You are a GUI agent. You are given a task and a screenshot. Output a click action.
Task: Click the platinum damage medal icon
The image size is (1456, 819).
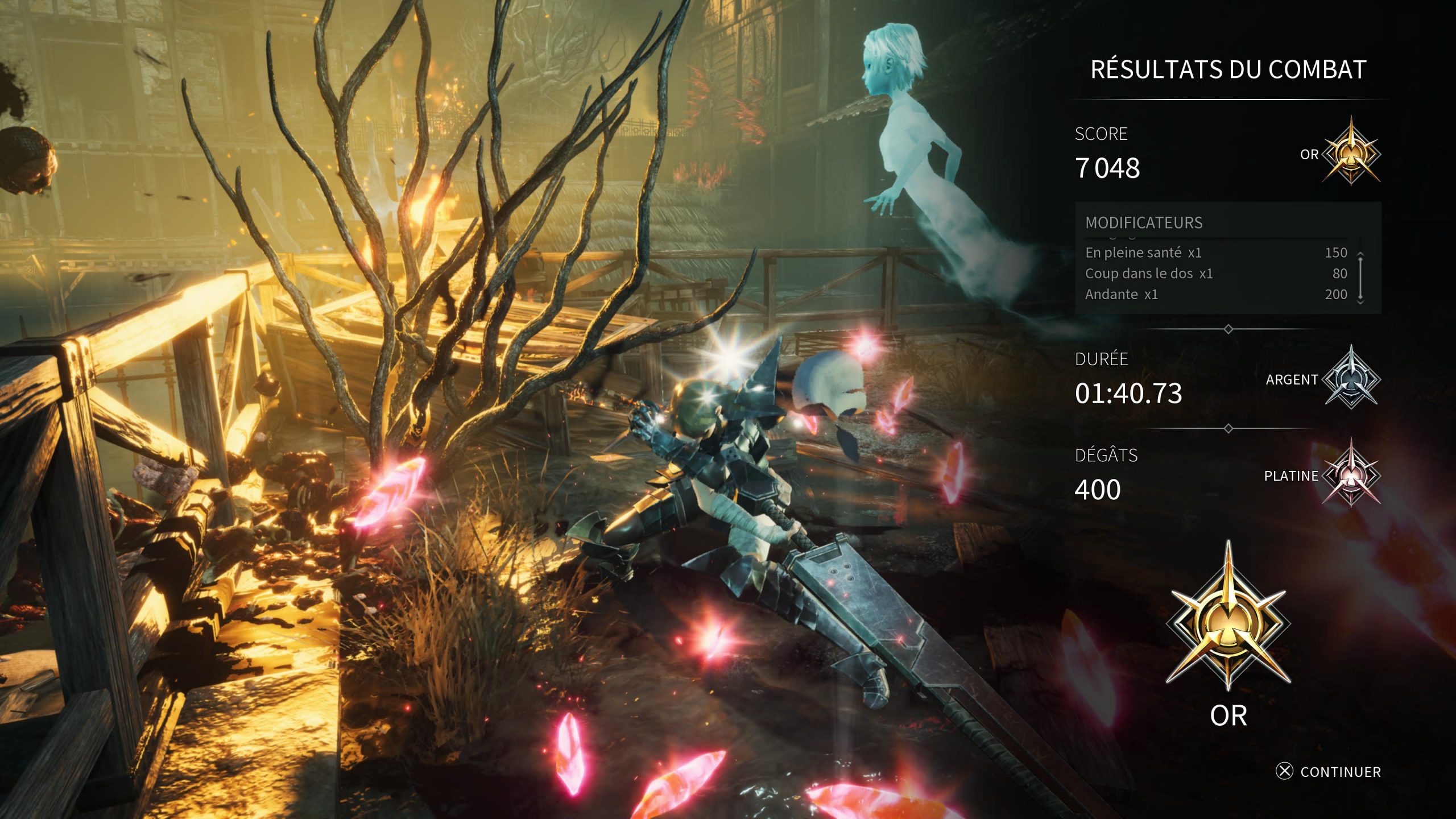point(1351,474)
